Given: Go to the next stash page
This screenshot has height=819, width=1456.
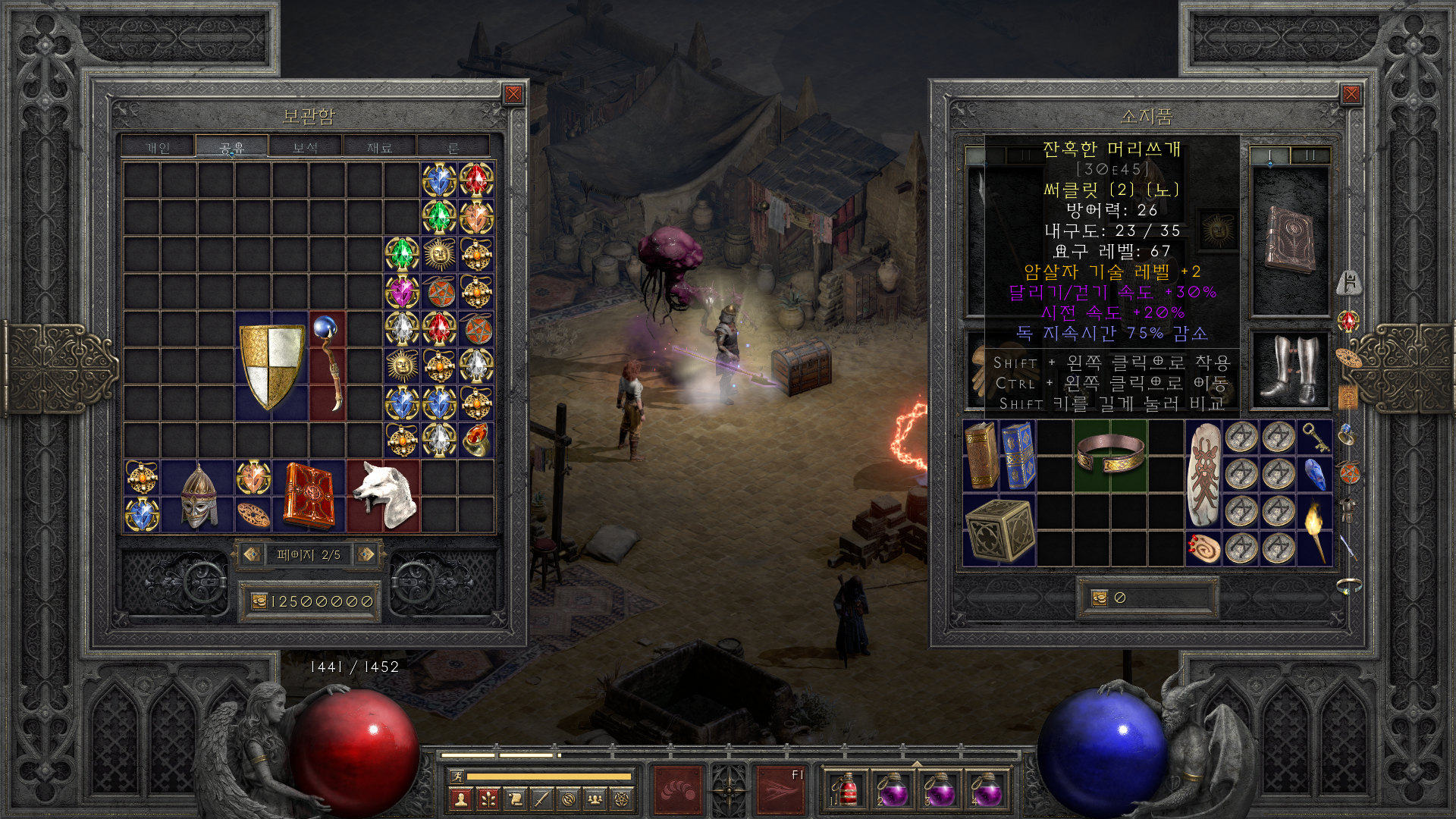Looking at the screenshot, I should [366, 554].
